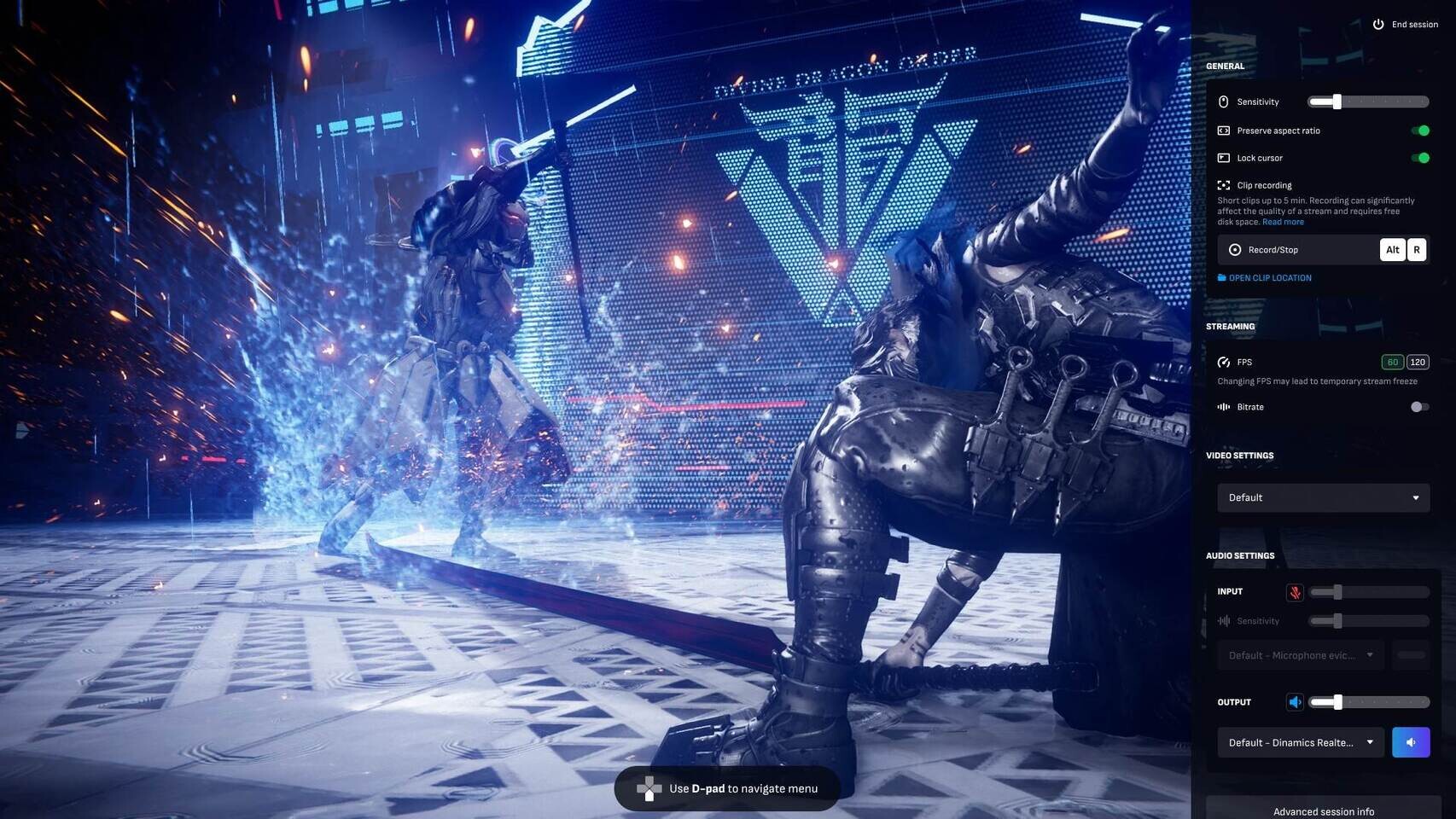Start clip recording with Record/Stop

coord(1273,250)
